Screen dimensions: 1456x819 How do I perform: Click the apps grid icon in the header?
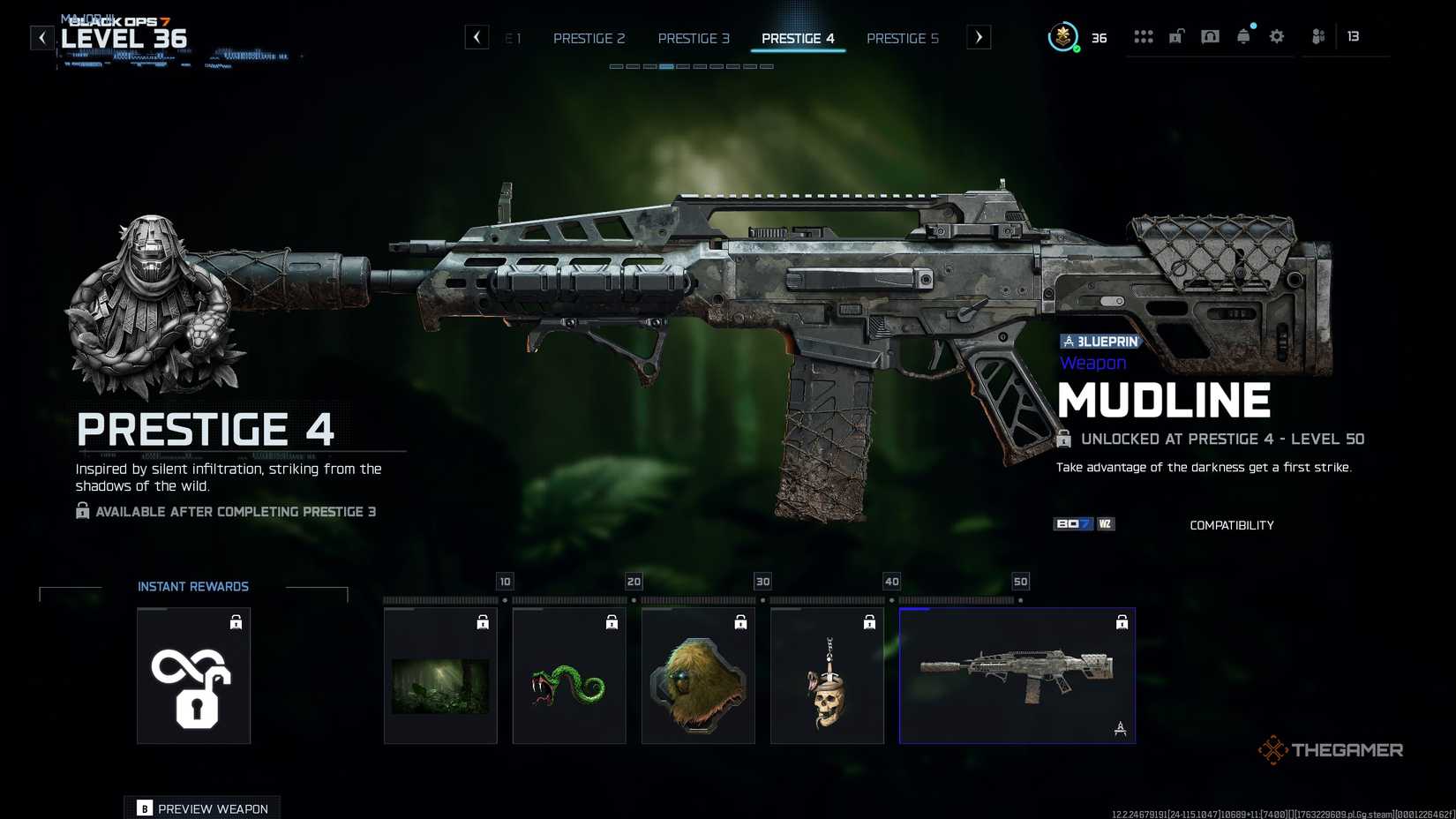click(1144, 36)
